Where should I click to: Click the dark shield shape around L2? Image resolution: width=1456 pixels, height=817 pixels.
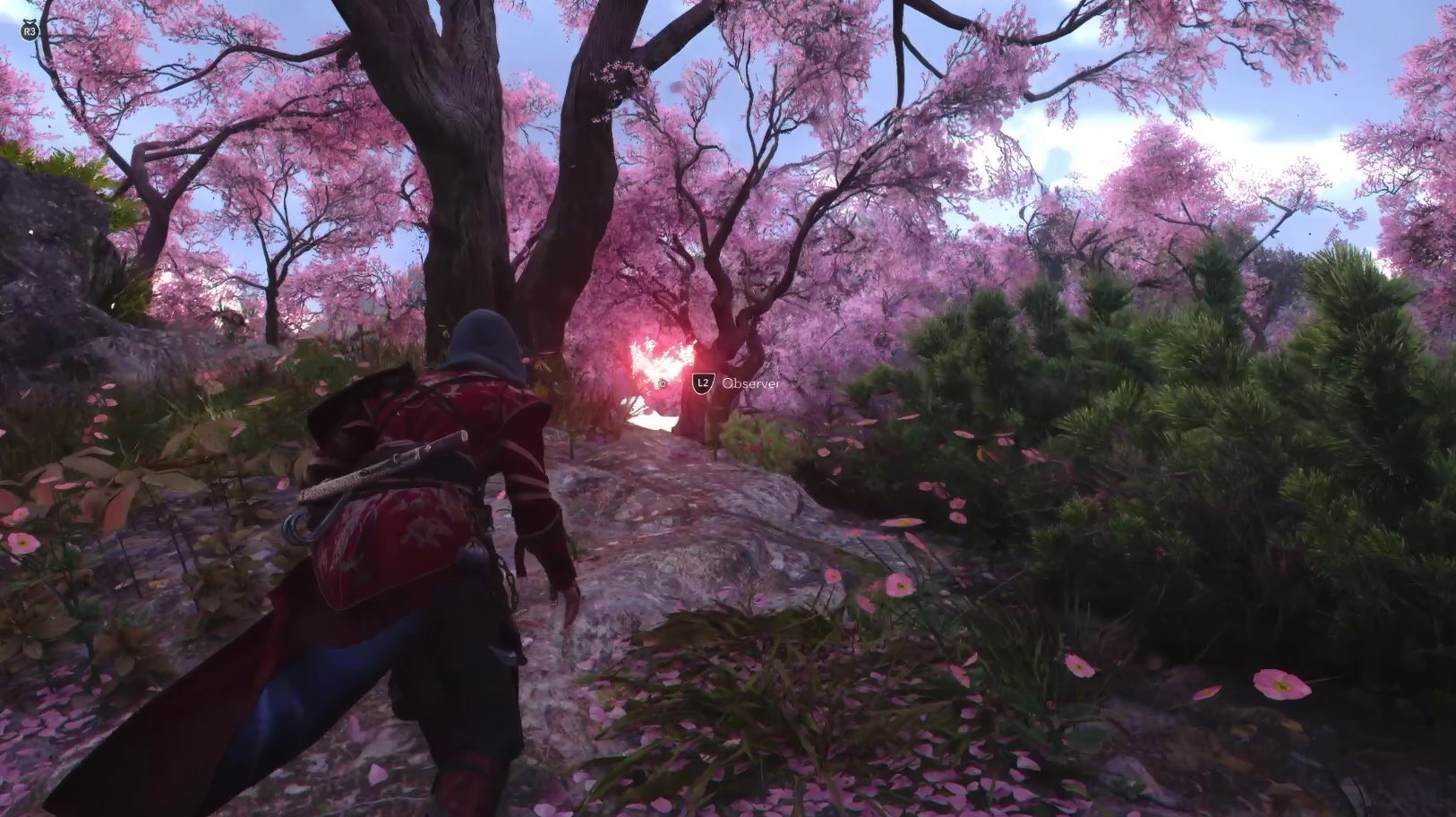point(703,383)
